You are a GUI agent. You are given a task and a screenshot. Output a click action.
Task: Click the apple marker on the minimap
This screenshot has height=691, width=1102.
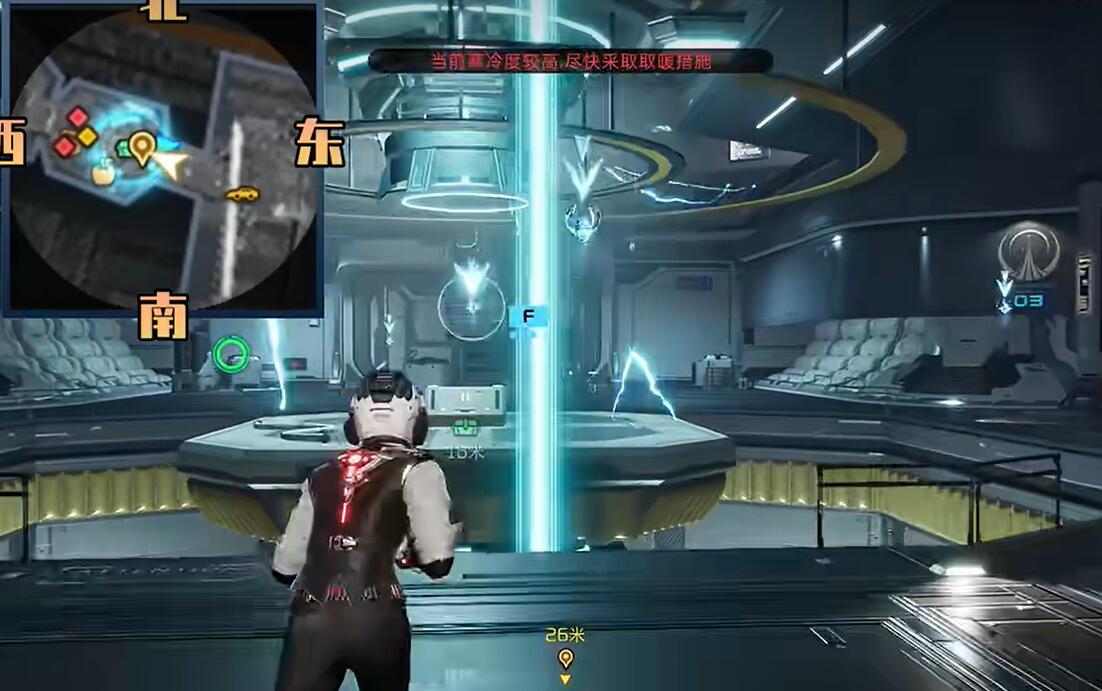click(102, 174)
